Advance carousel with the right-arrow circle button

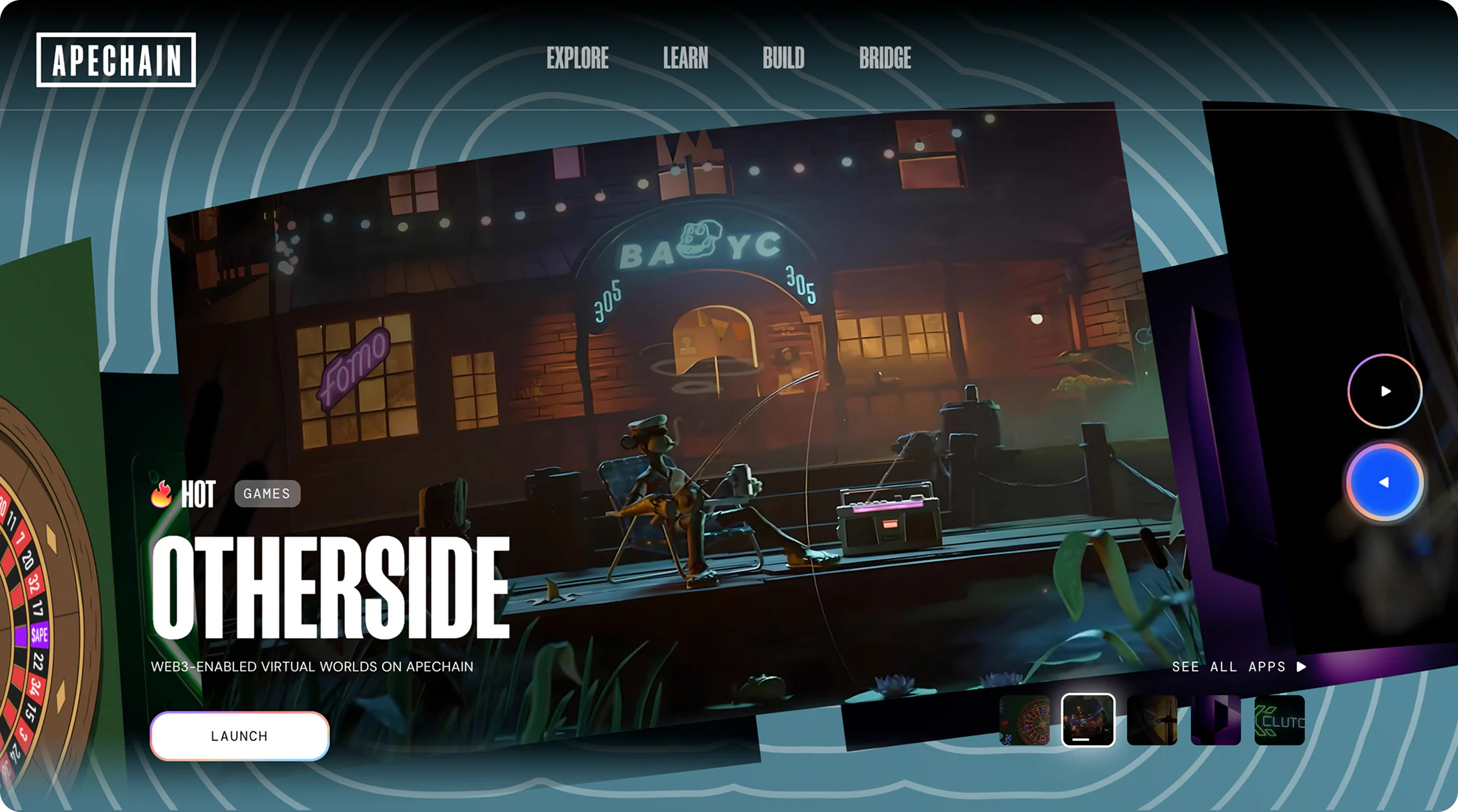[1384, 391]
